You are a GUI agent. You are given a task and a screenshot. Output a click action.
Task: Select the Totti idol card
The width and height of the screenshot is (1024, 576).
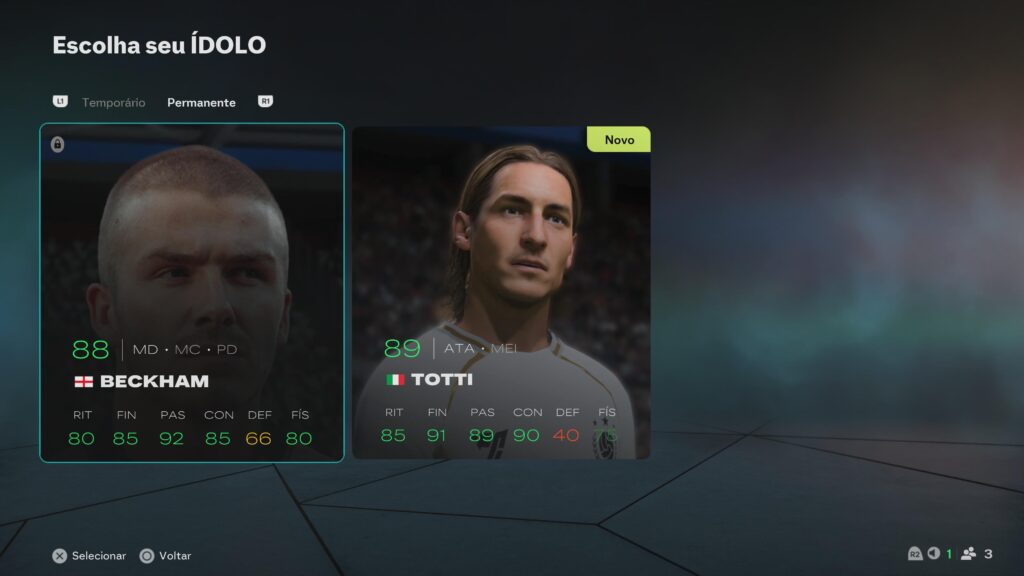(x=501, y=292)
